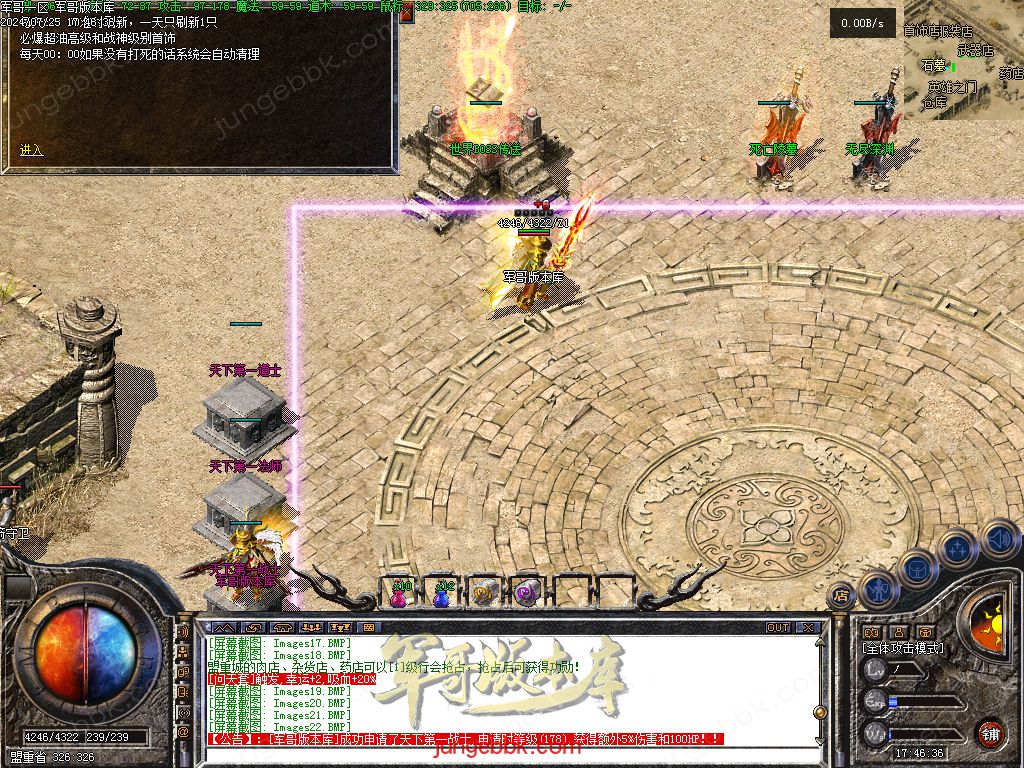Click the Lv level orb button
Image resolution: width=1024 pixels, height=768 pixels.
point(876,670)
